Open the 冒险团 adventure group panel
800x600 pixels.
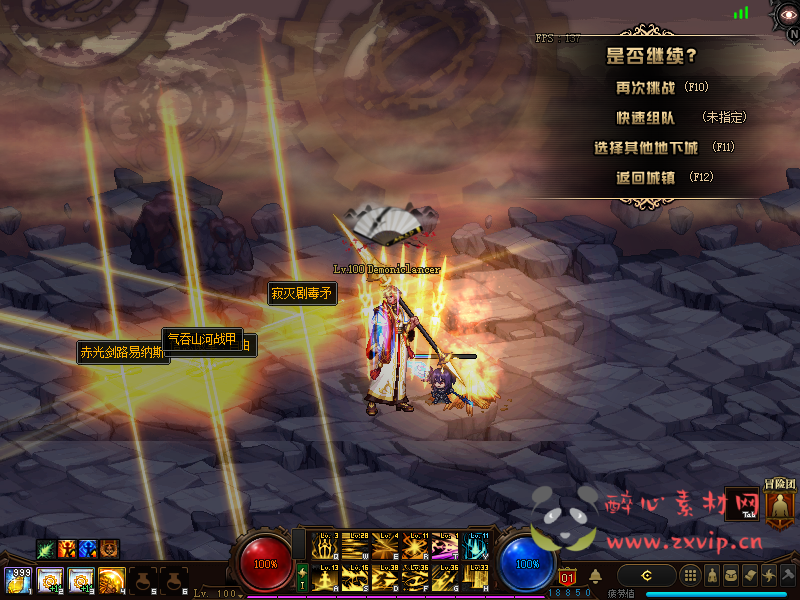pos(780,505)
